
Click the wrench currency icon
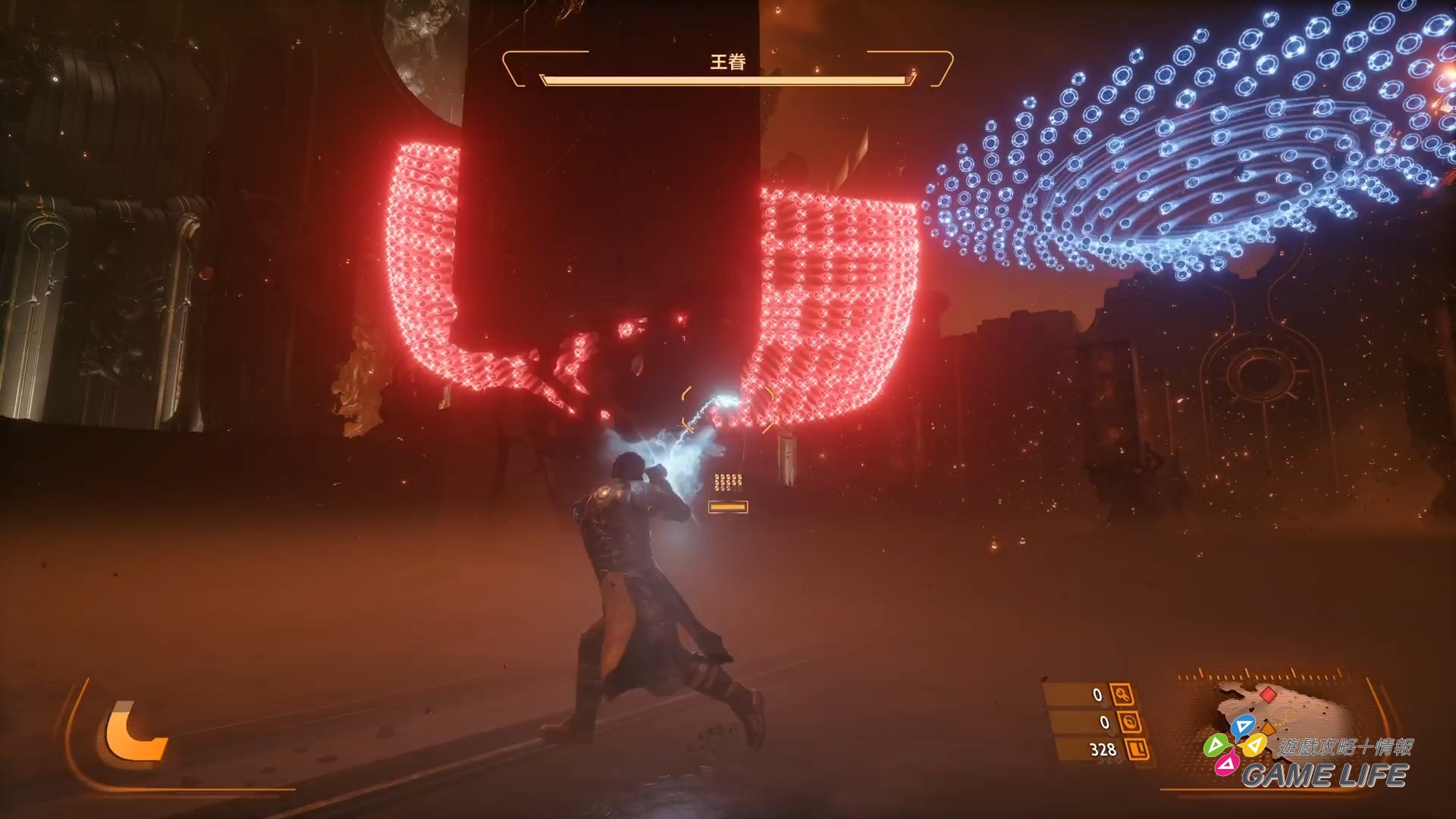point(1123,694)
